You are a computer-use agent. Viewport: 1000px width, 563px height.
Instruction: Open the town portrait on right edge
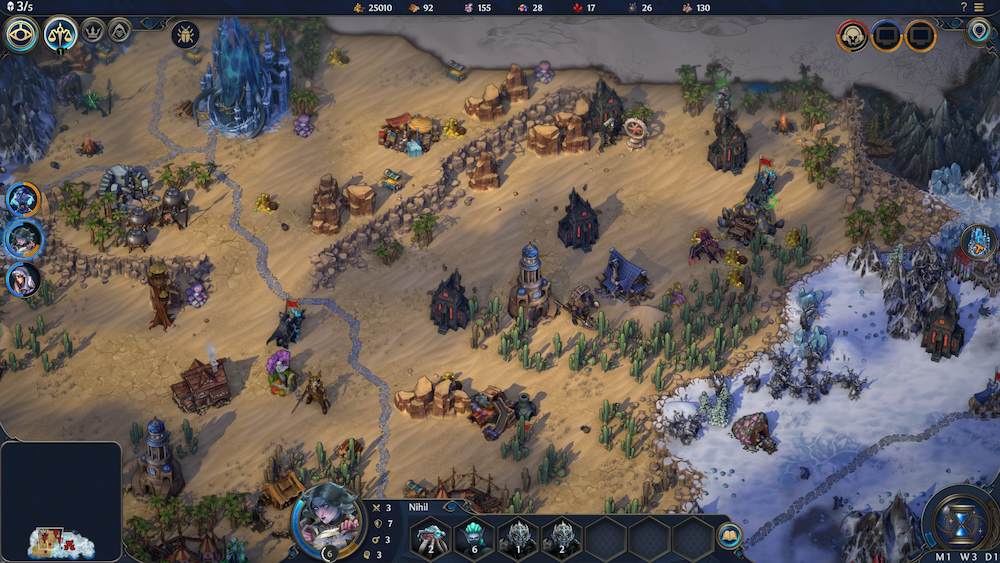pyautogui.click(x=979, y=241)
